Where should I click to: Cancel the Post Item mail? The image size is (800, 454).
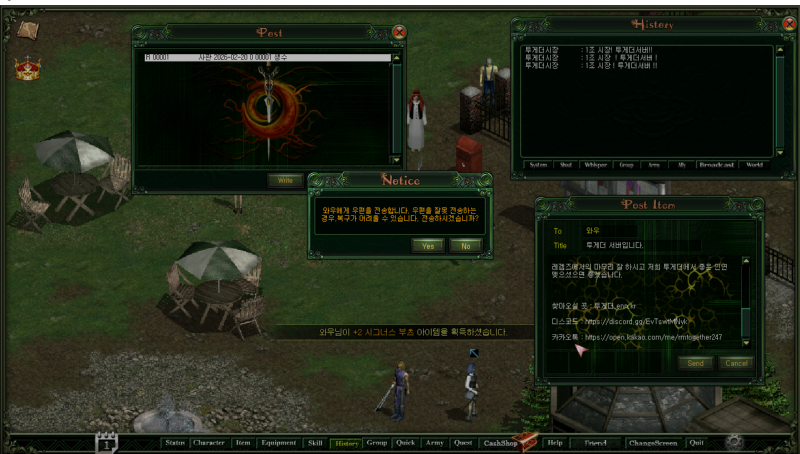point(736,363)
